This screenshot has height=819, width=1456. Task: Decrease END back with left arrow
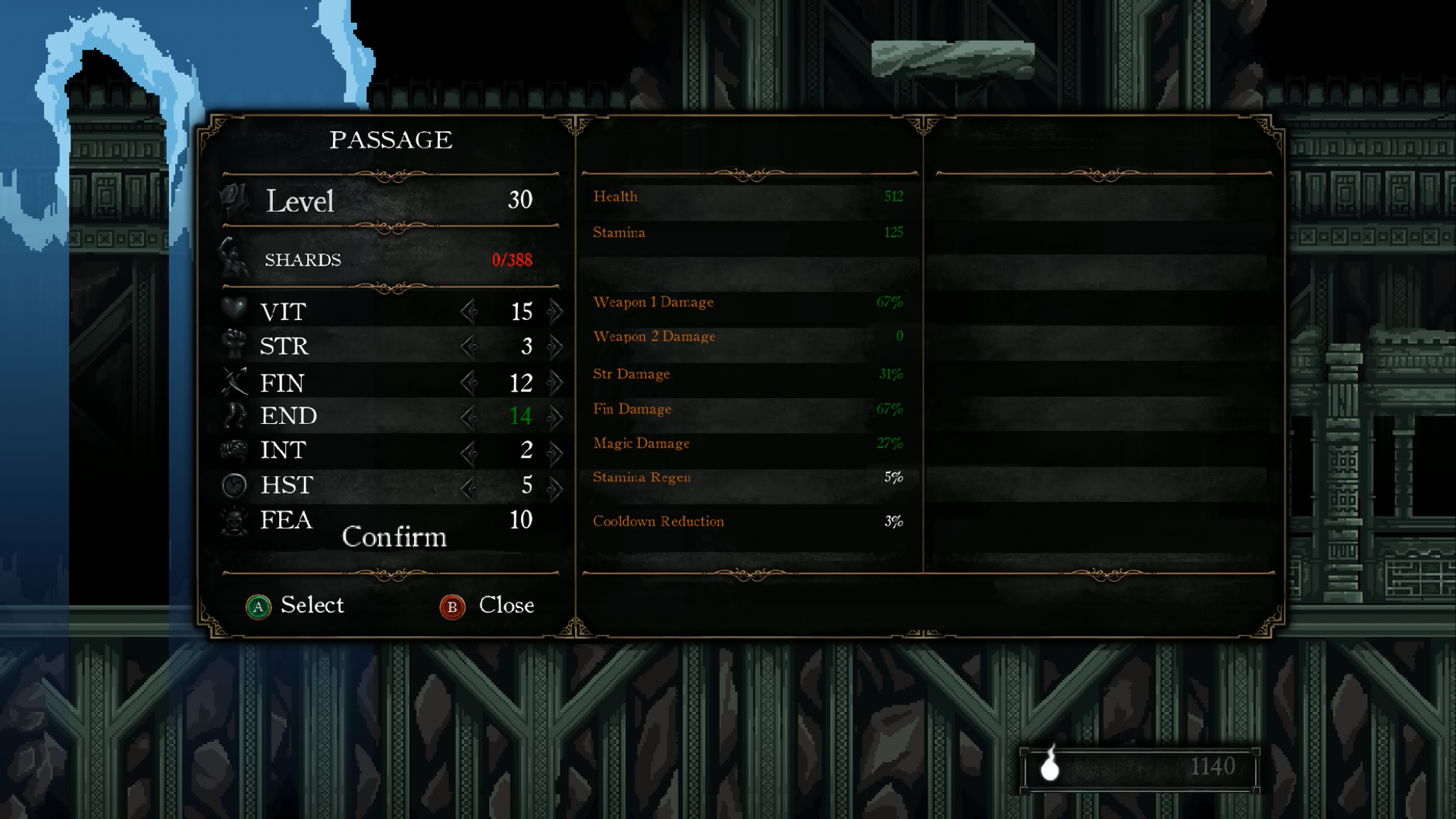468,416
